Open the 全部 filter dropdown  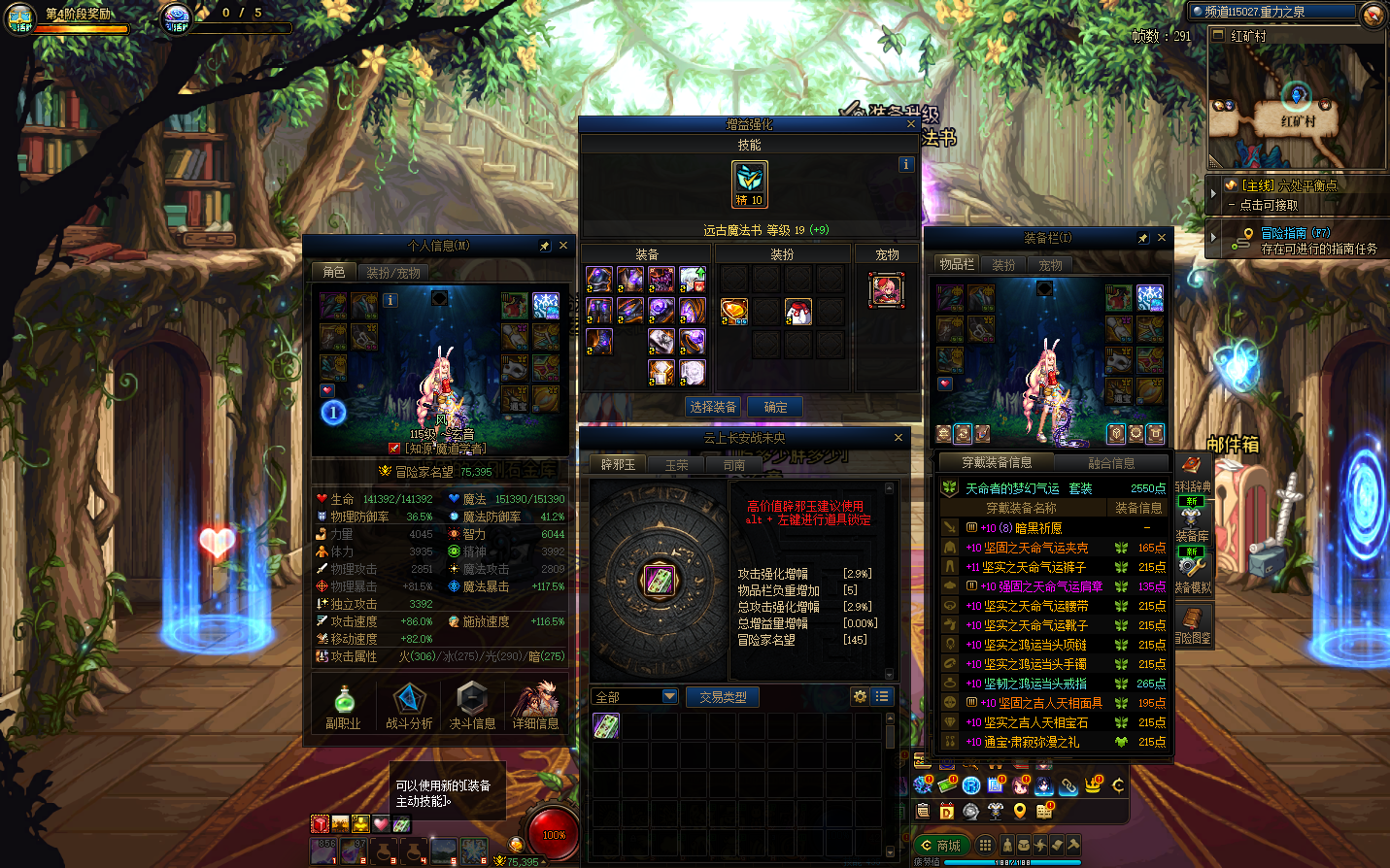click(635, 696)
